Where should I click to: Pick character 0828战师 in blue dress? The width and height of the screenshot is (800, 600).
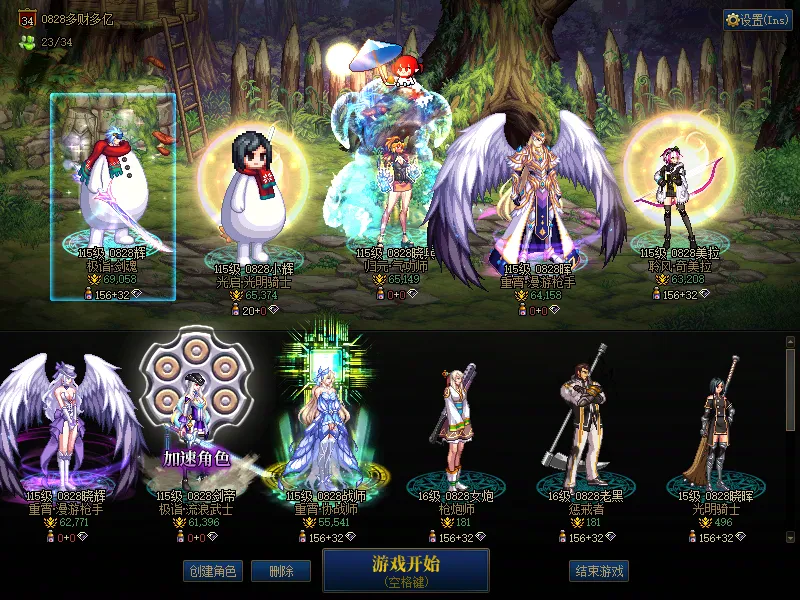pyautogui.click(x=327, y=430)
